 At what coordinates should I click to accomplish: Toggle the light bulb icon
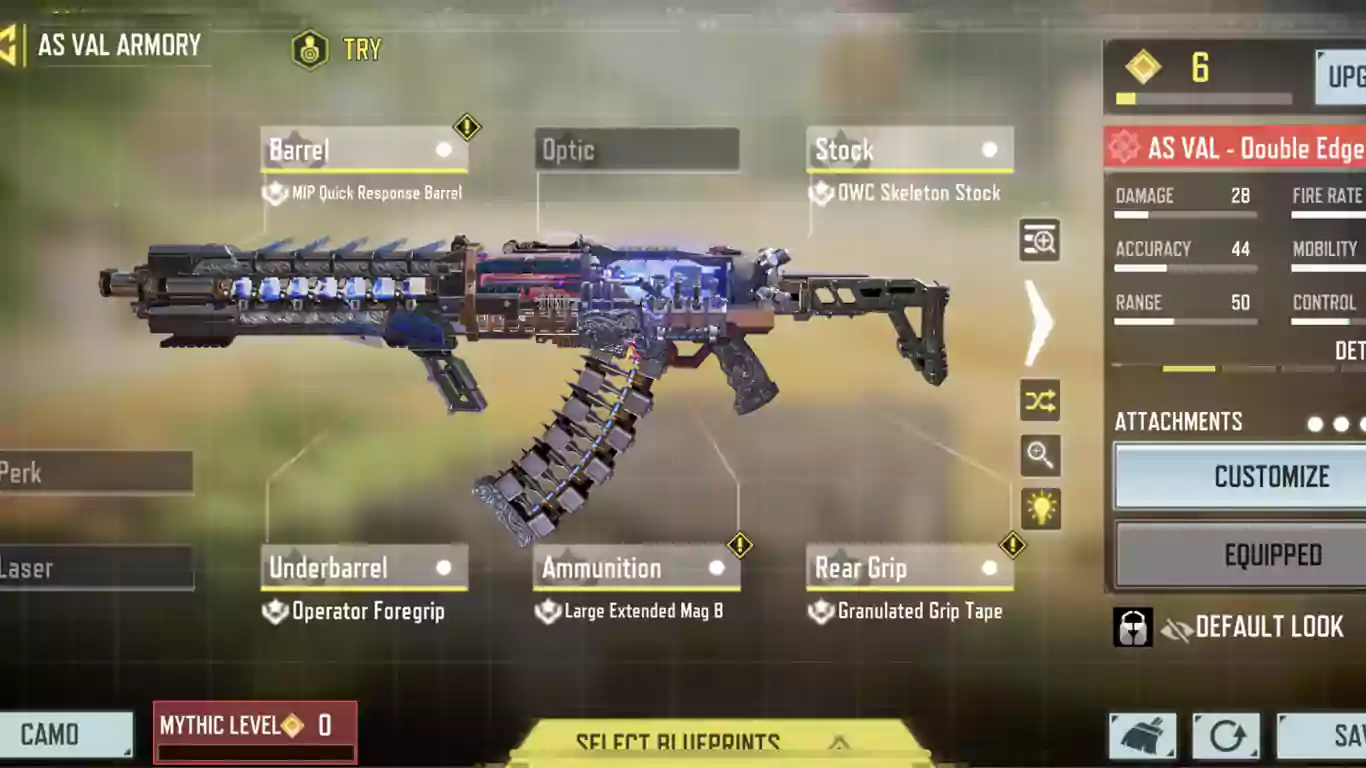1040,509
